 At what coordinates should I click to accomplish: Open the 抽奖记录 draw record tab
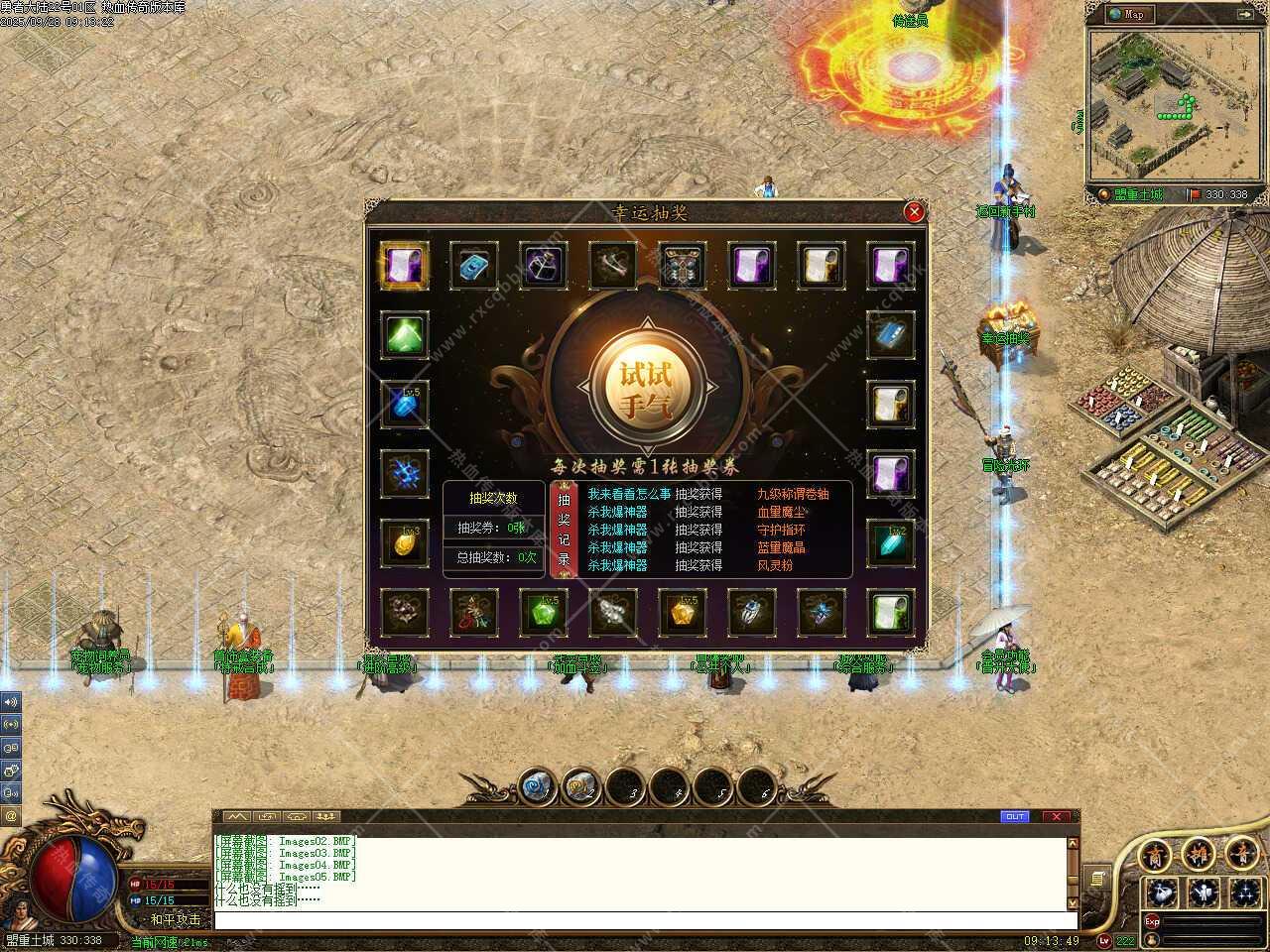(564, 530)
